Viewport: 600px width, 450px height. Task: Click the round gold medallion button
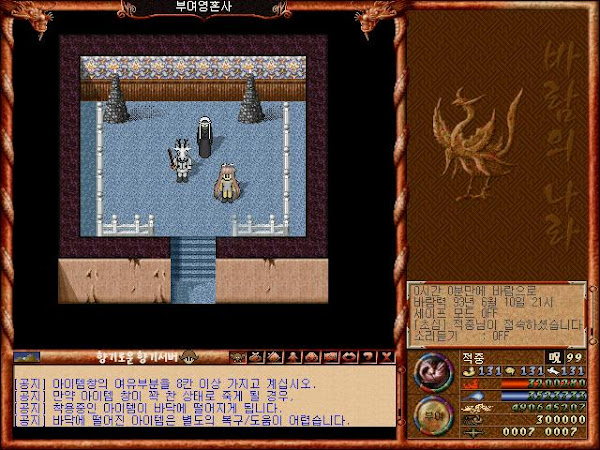[435, 415]
